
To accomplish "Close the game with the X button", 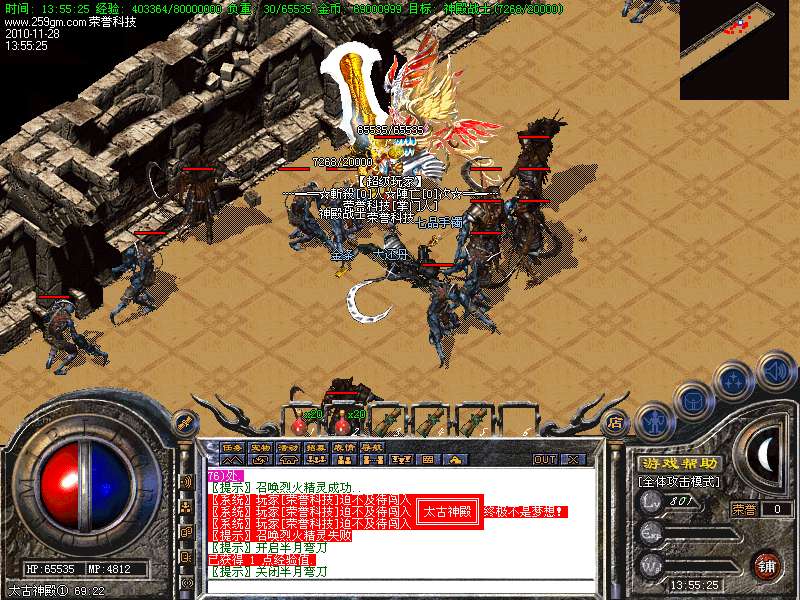I will (574, 460).
